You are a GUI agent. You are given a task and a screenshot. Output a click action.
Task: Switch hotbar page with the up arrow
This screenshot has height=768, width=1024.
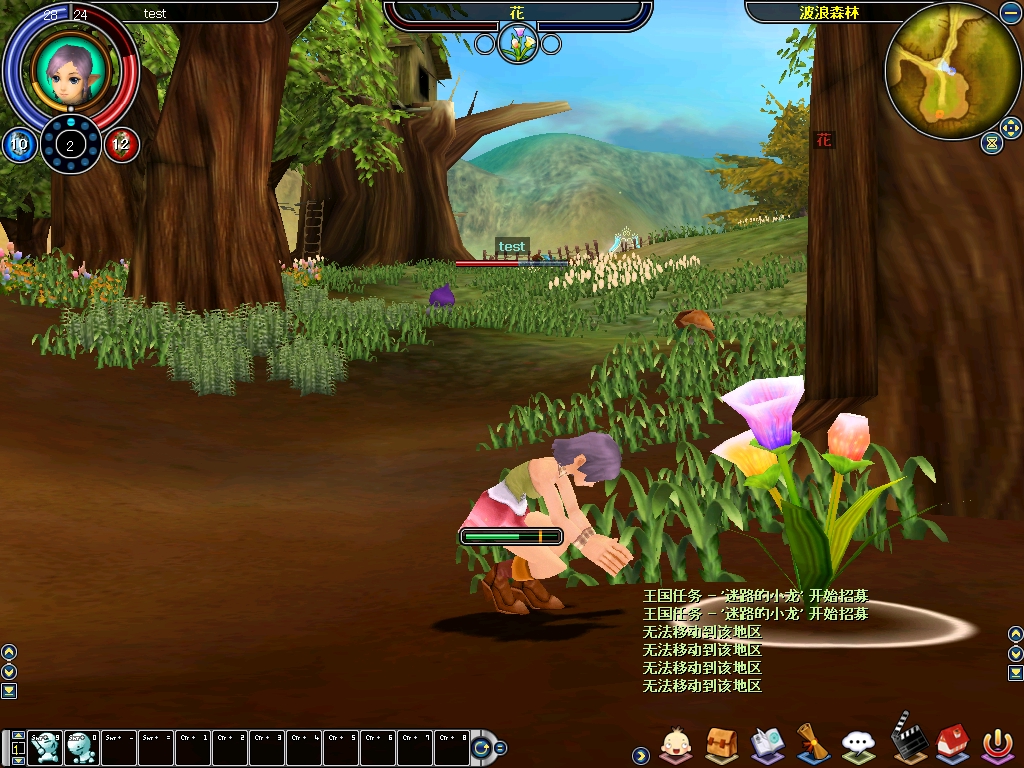click(x=18, y=736)
